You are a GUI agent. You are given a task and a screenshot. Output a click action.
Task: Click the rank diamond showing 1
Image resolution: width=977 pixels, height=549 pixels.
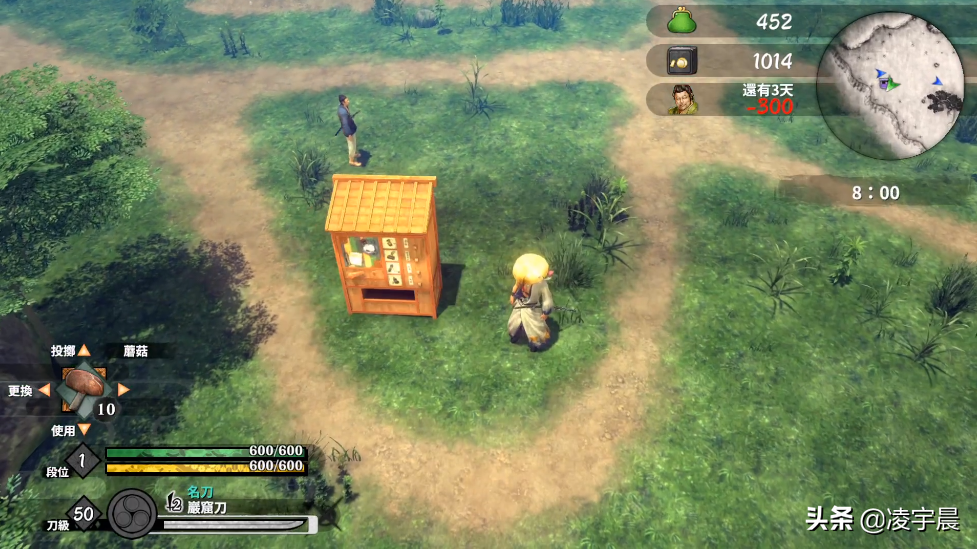83,460
